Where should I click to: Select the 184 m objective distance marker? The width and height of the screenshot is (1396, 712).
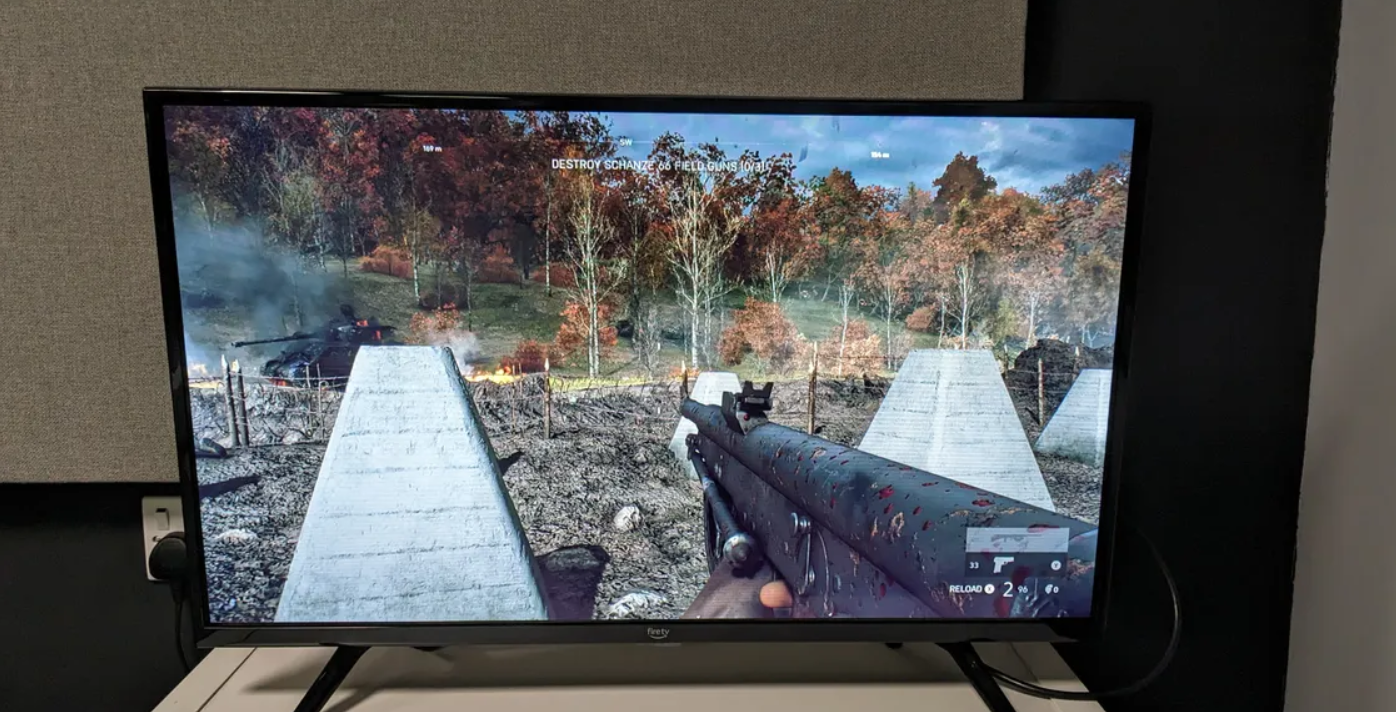point(879,155)
